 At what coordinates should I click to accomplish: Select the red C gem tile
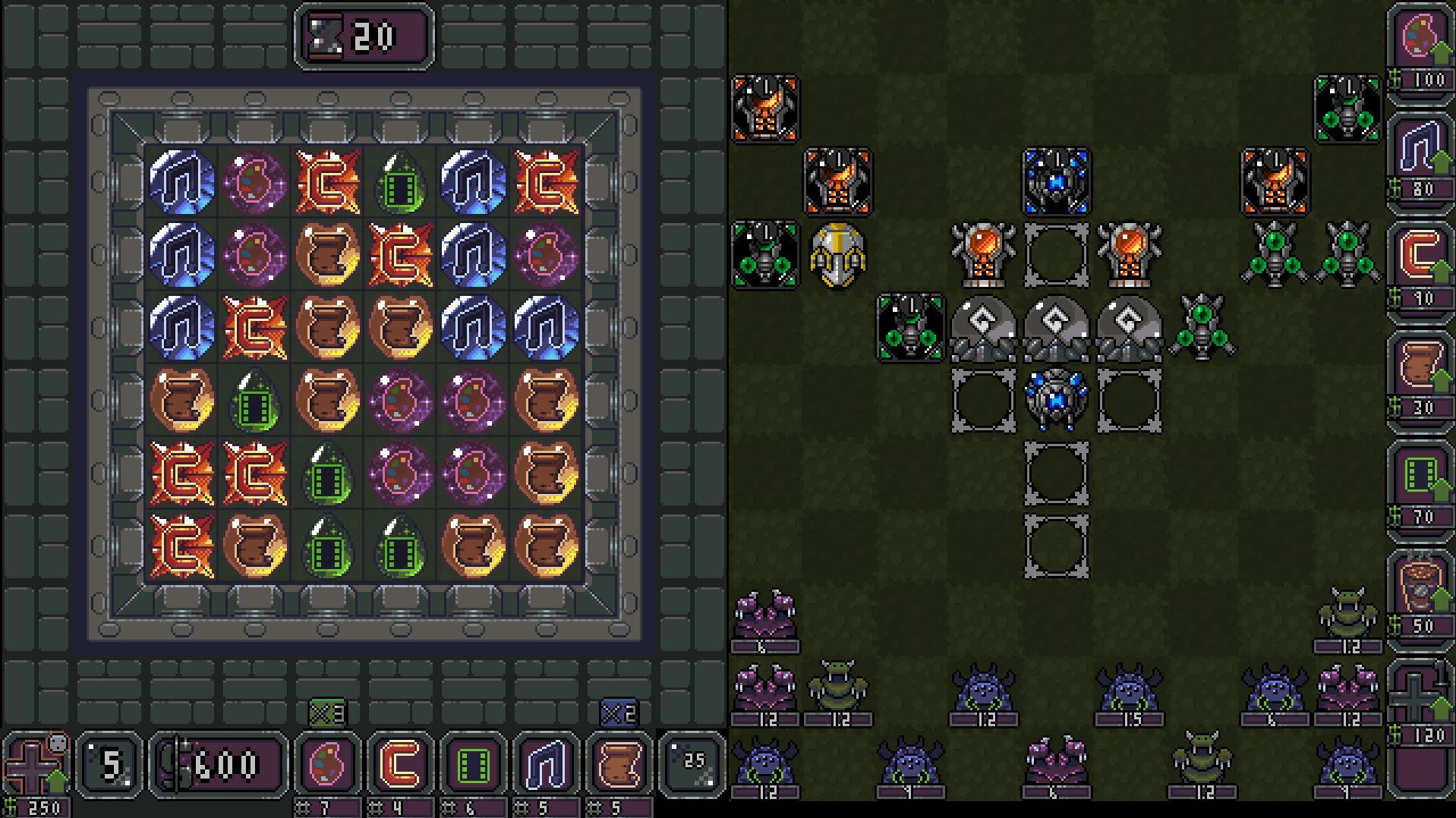click(326, 183)
